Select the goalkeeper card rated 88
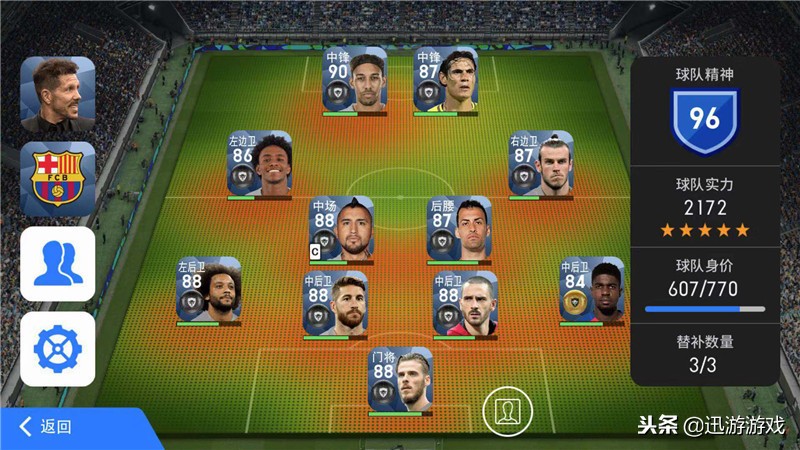This screenshot has width=800, height=450. 400,380
